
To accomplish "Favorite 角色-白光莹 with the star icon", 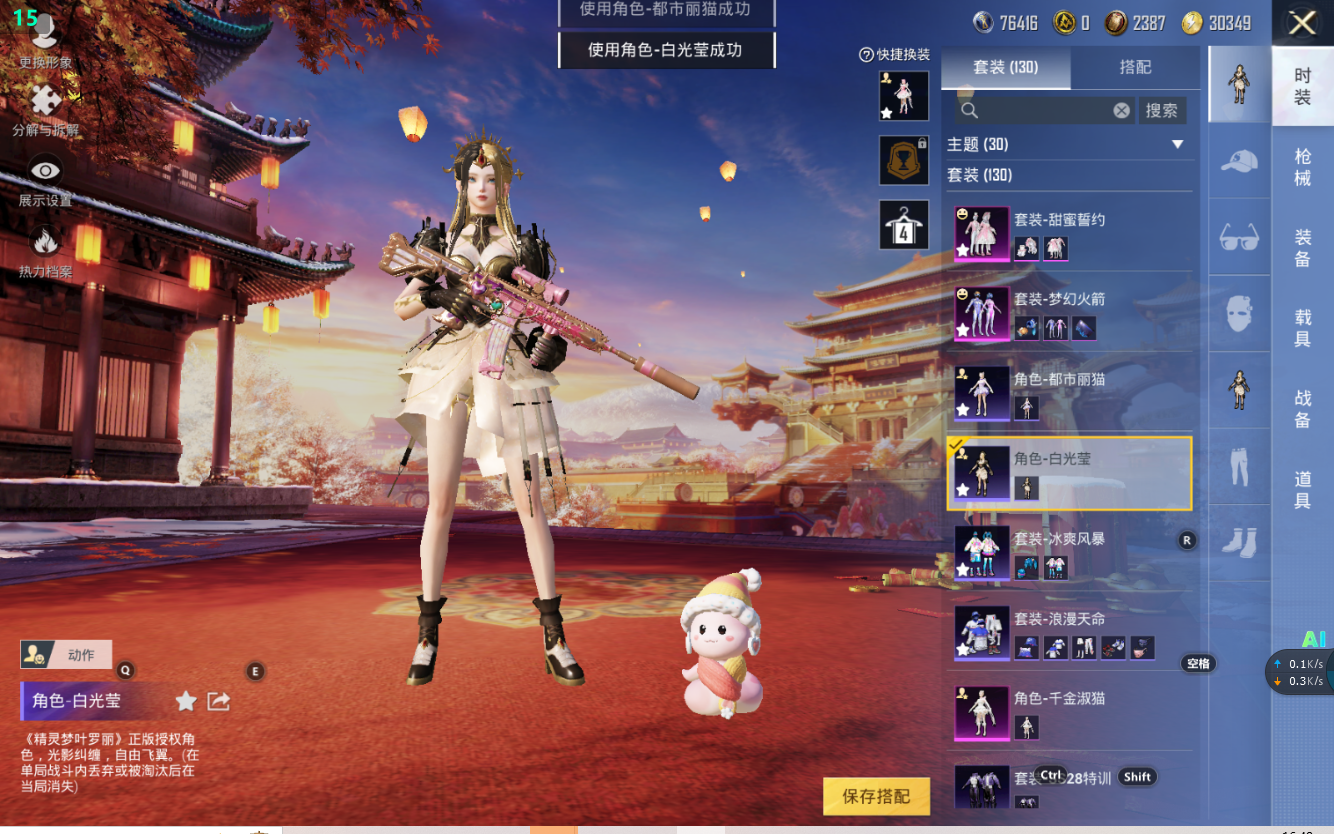I will click(x=186, y=701).
